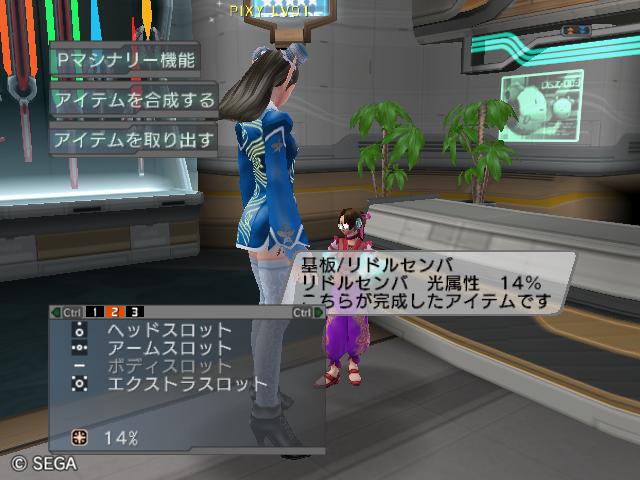Switch to palette tab 1

pos(93,312)
